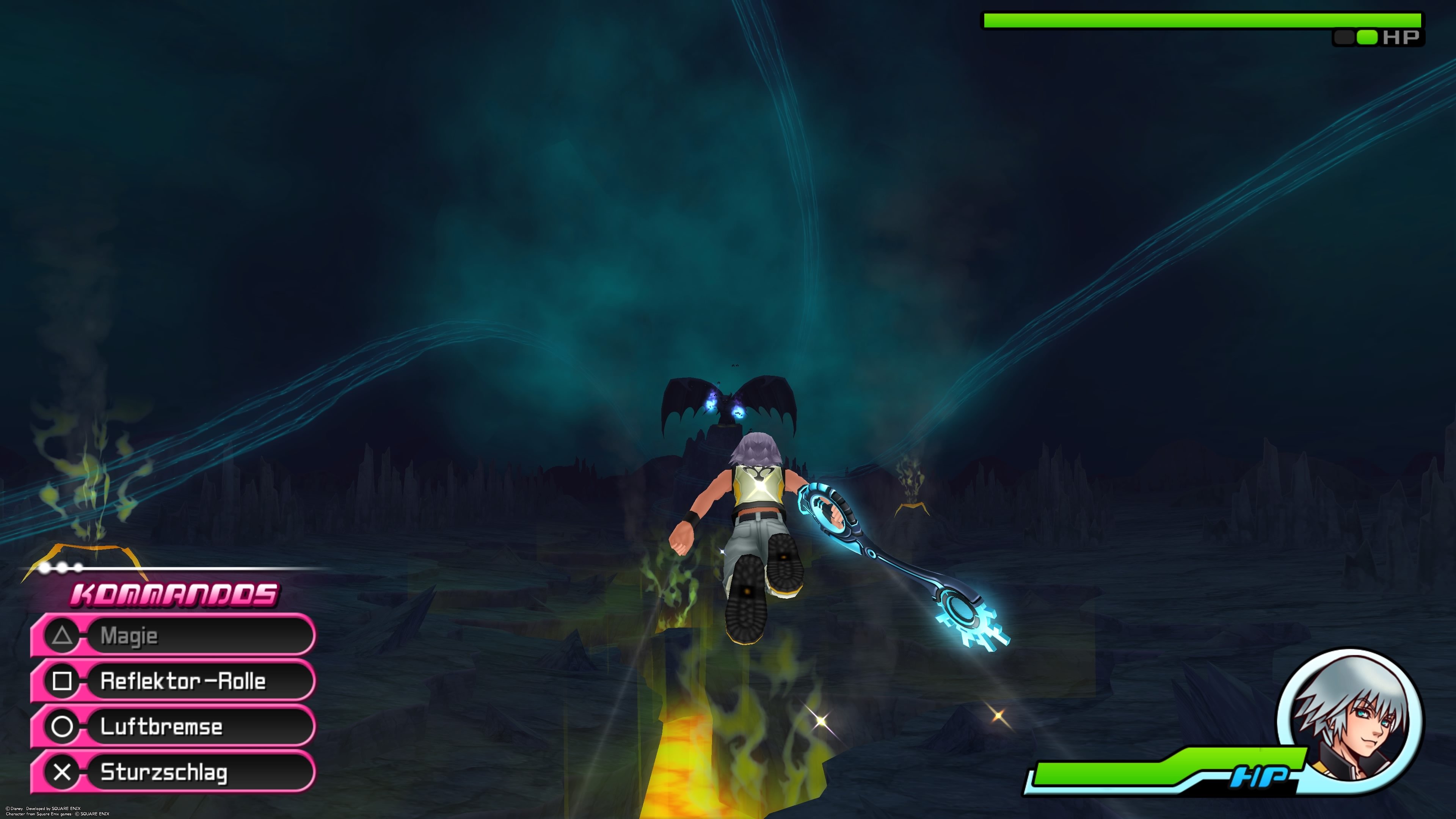Toggle the first command page dot
This screenshot has height=819, width=1456.
(45, 569)
